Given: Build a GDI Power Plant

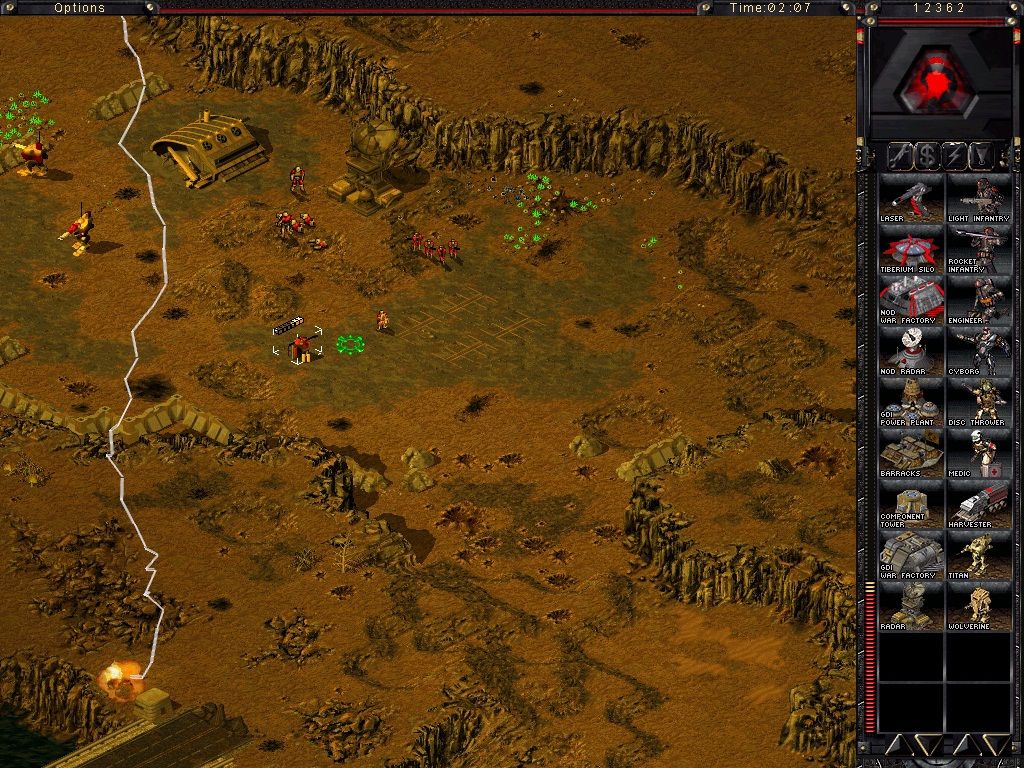Looking at the screenshot, I should (x=911, y=403).
